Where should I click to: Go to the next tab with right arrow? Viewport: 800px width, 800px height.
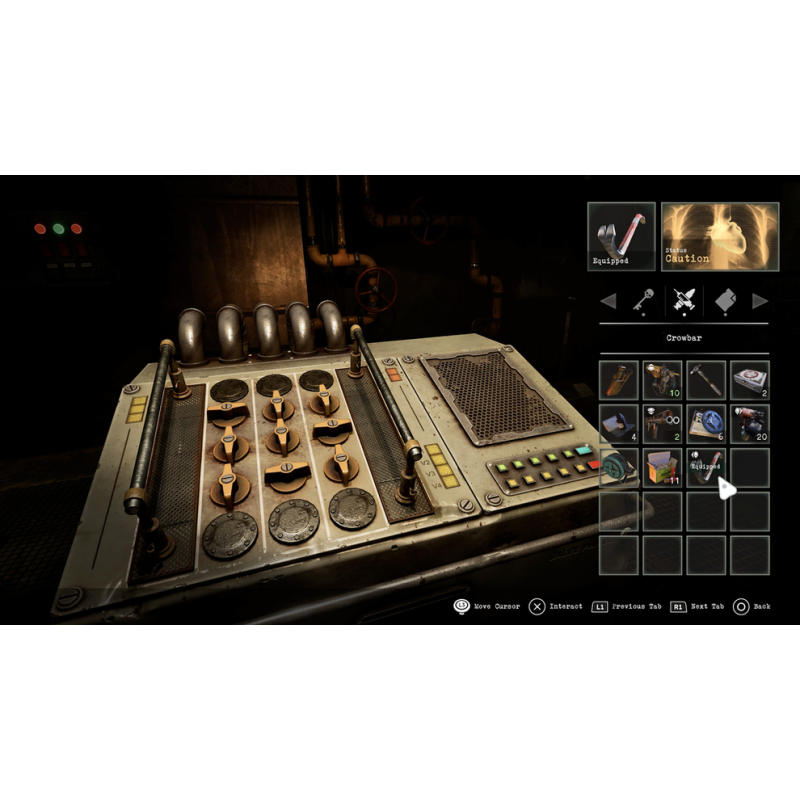click(x=760, y=299)
